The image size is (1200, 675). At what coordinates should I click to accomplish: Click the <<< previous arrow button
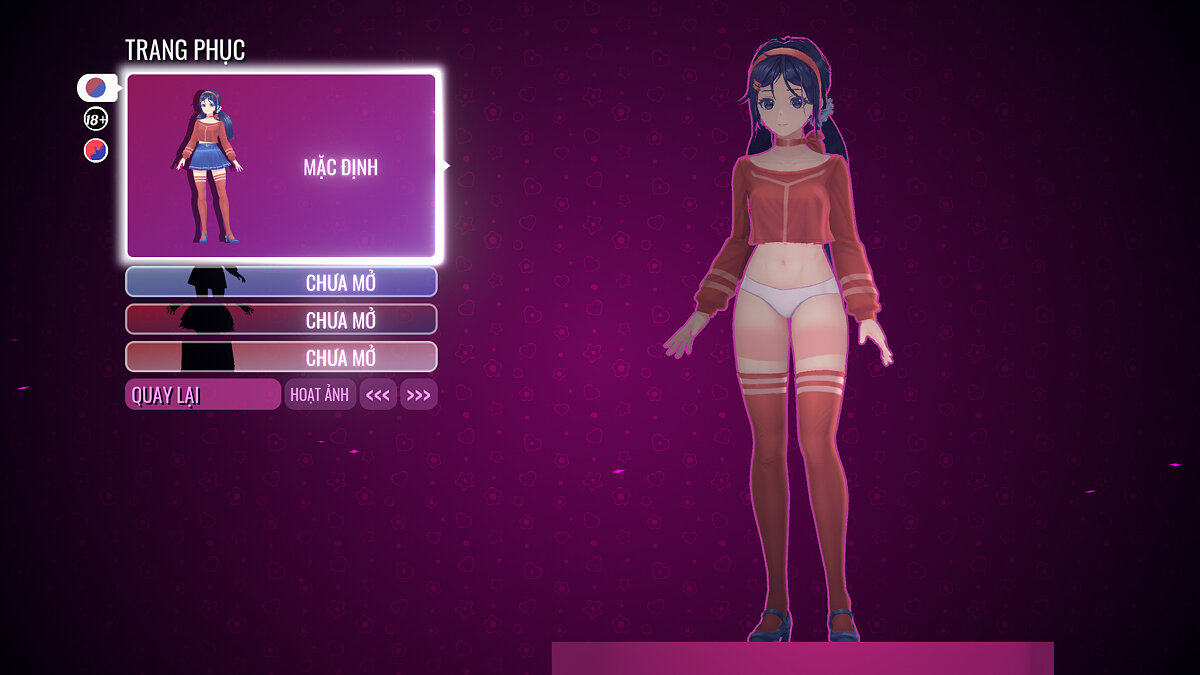(x=378, y=395)
